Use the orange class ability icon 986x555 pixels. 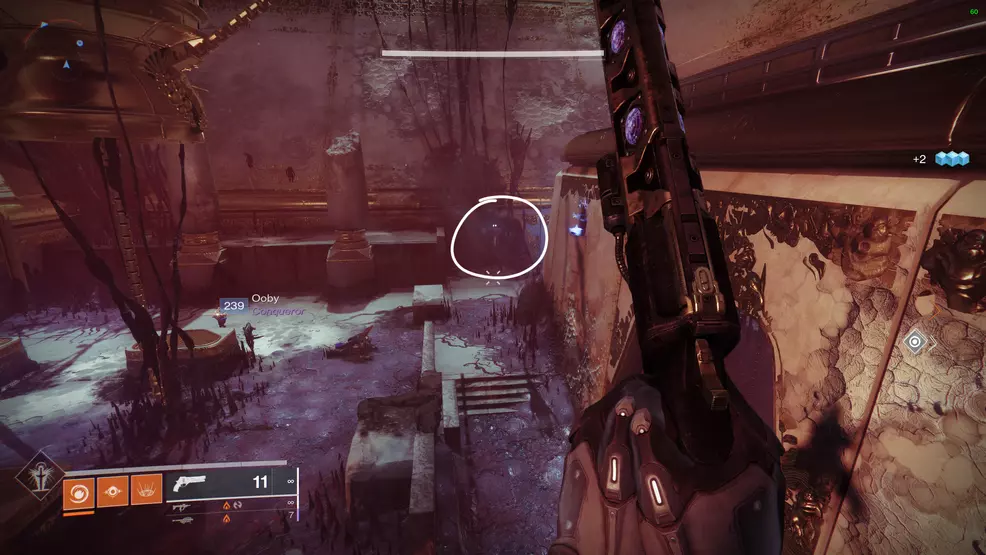(x=145, y=491)
